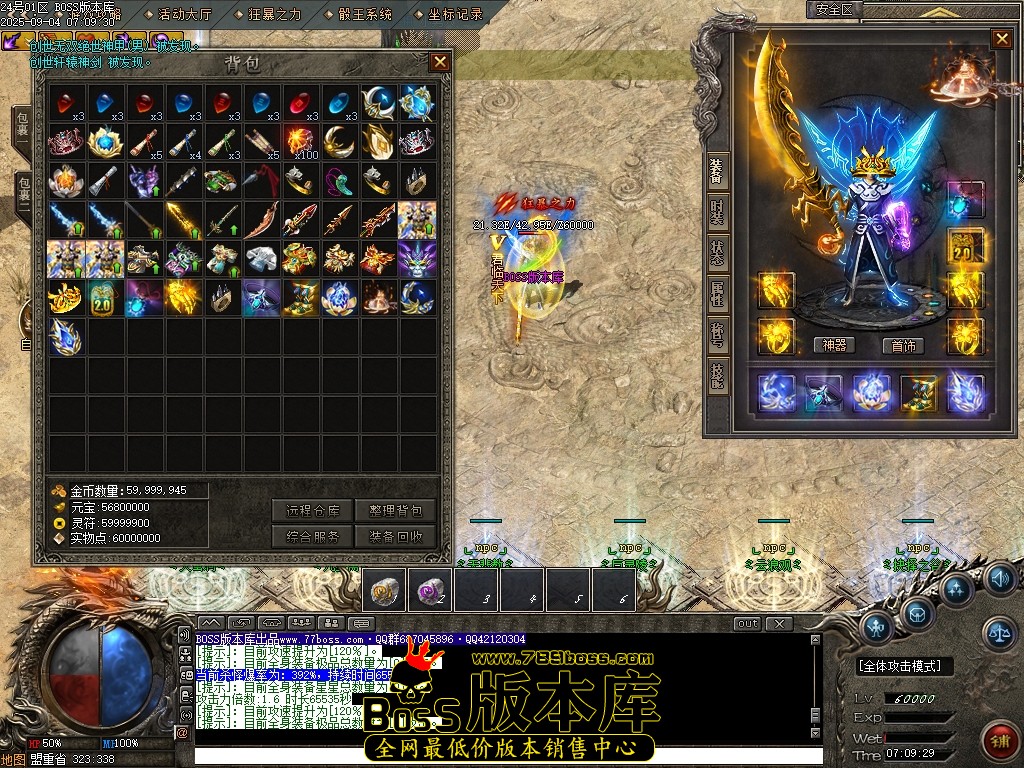Image resolution: width=1024 pixels, height=768 pixels.
Task: Open 远程仓库 remote storage
Action: point(313,510)
